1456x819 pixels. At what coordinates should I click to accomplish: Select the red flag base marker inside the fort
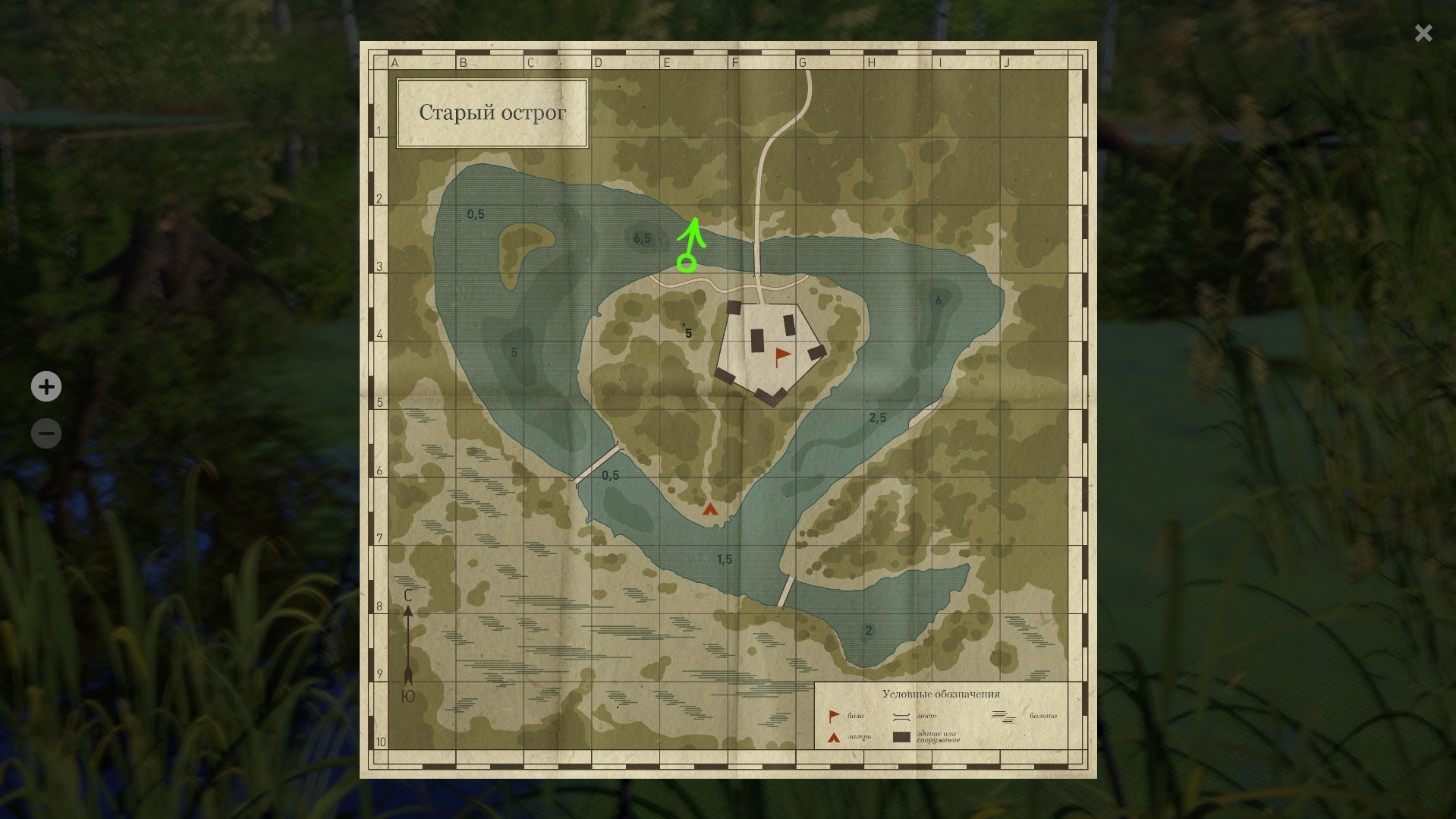click(x=781, y=354)
